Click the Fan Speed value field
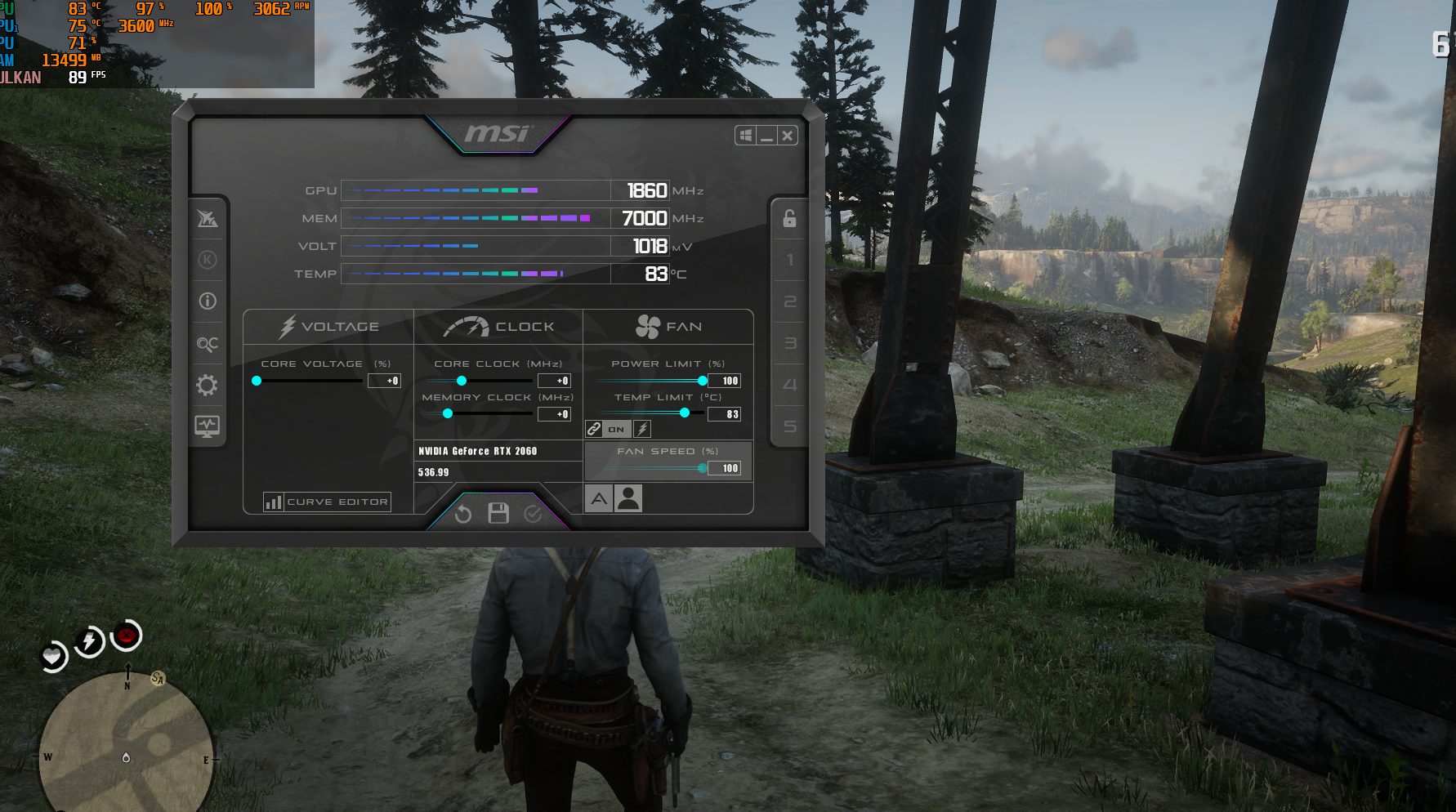Screen dimensions: 1456x812 pyautogui.click(x=726, y=468)
